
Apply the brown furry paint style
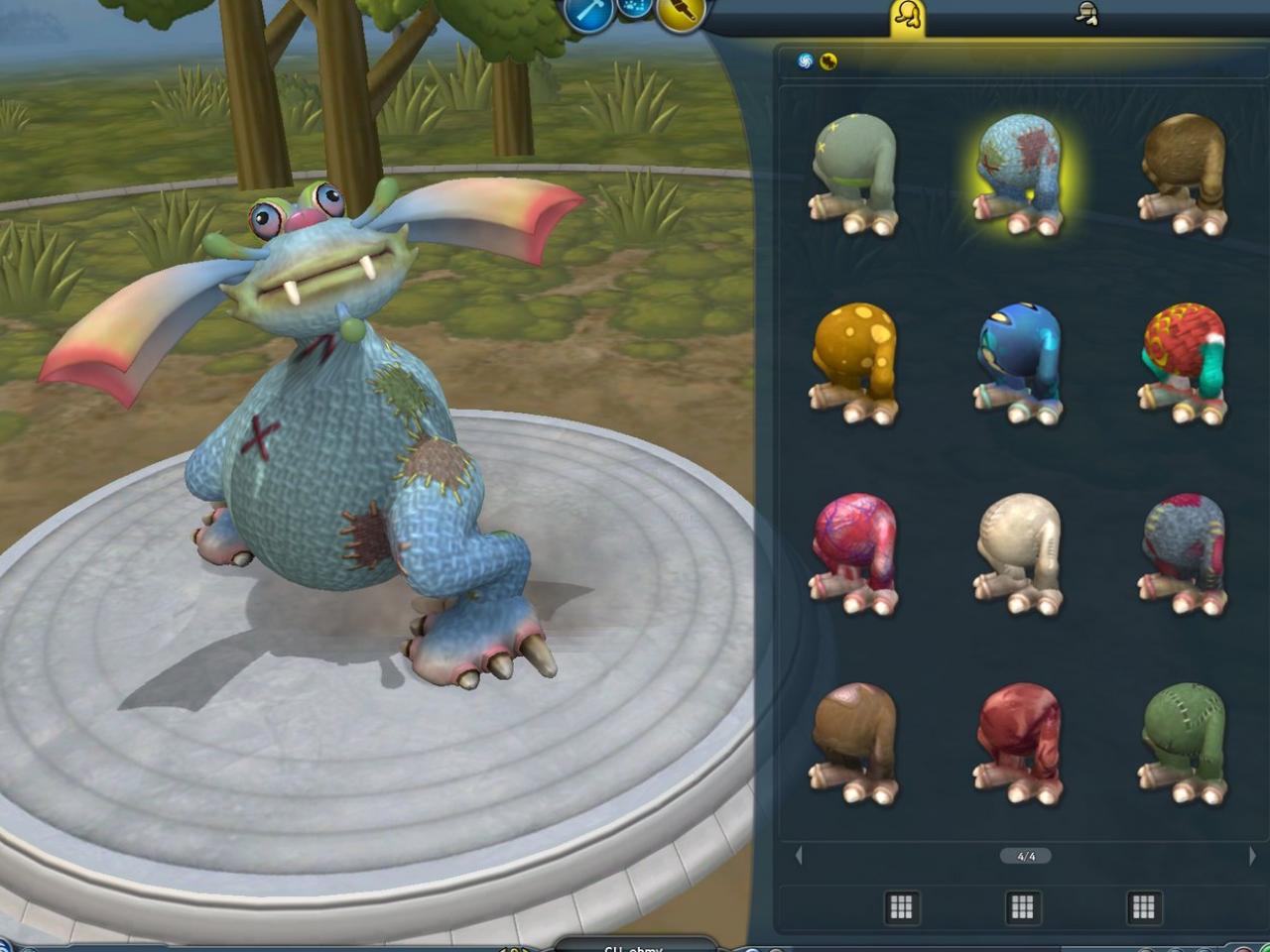click(x=1183, y=174)
